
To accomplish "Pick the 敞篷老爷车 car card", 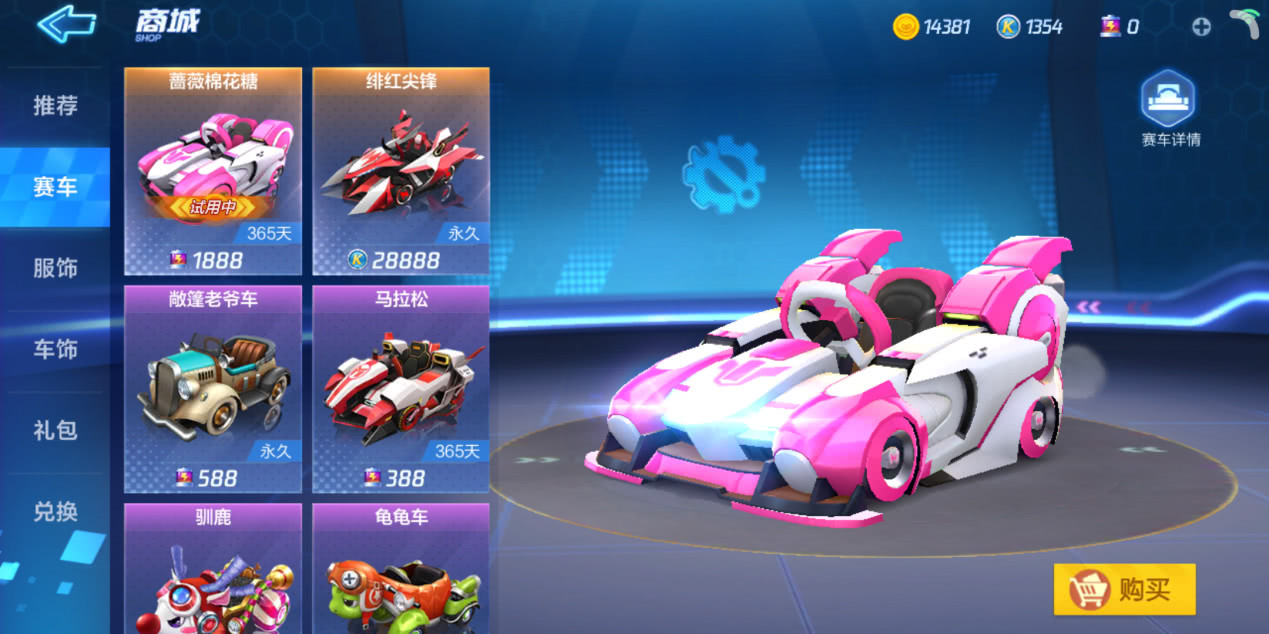I will [213, 388].
